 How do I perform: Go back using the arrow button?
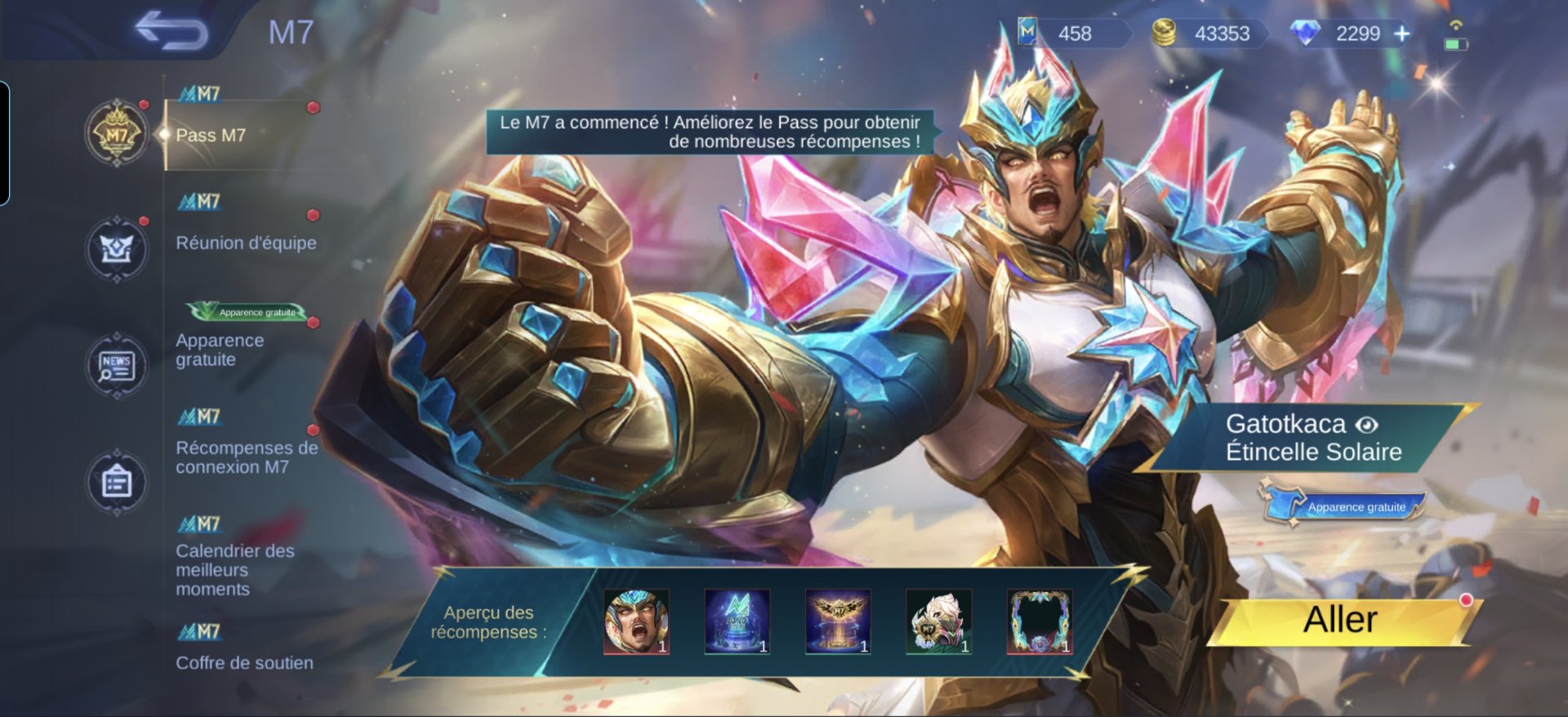point(171,31)
